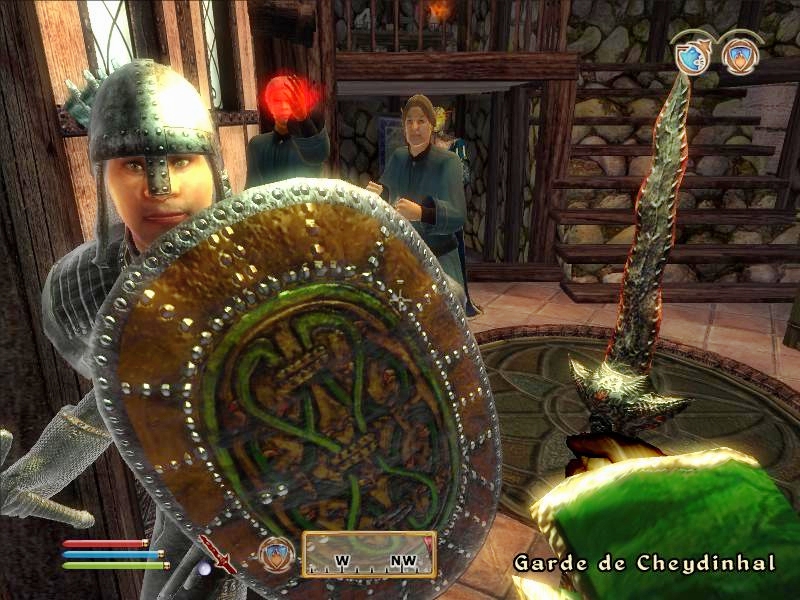Open the compass bar showing W and NW
This screenshot has height=600, width=800.
click(369, 555)
